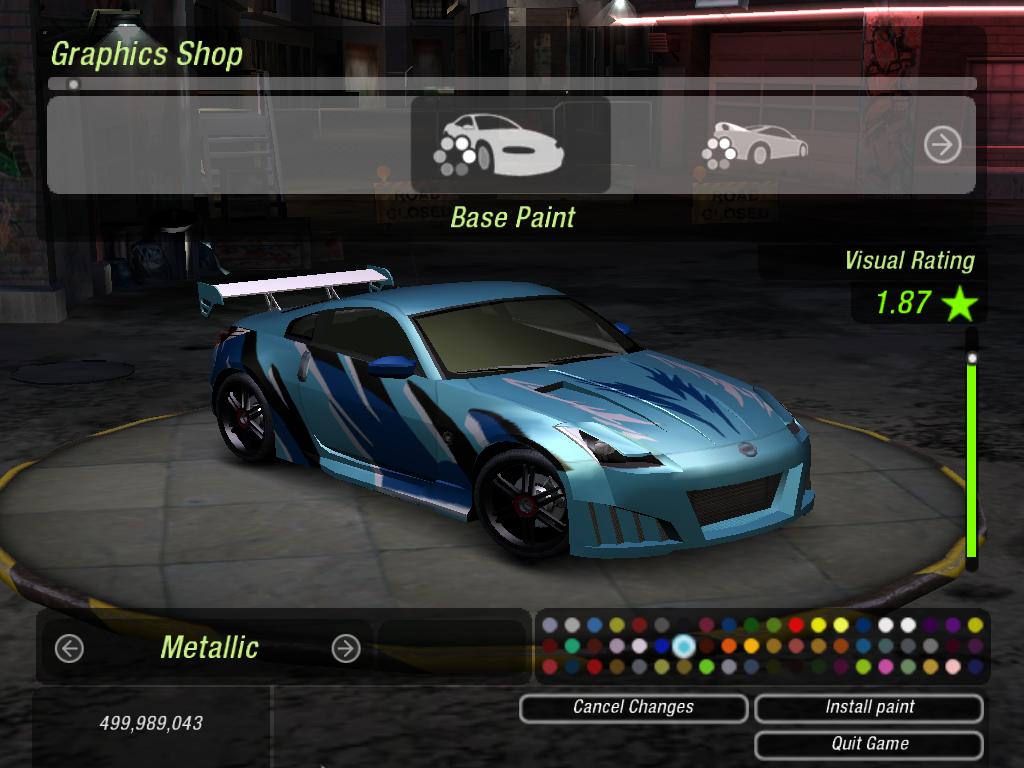Screen dimensions: 1024x768
Task: Switch to previous paint type before Metallic
Action: [x=69, y=649]
